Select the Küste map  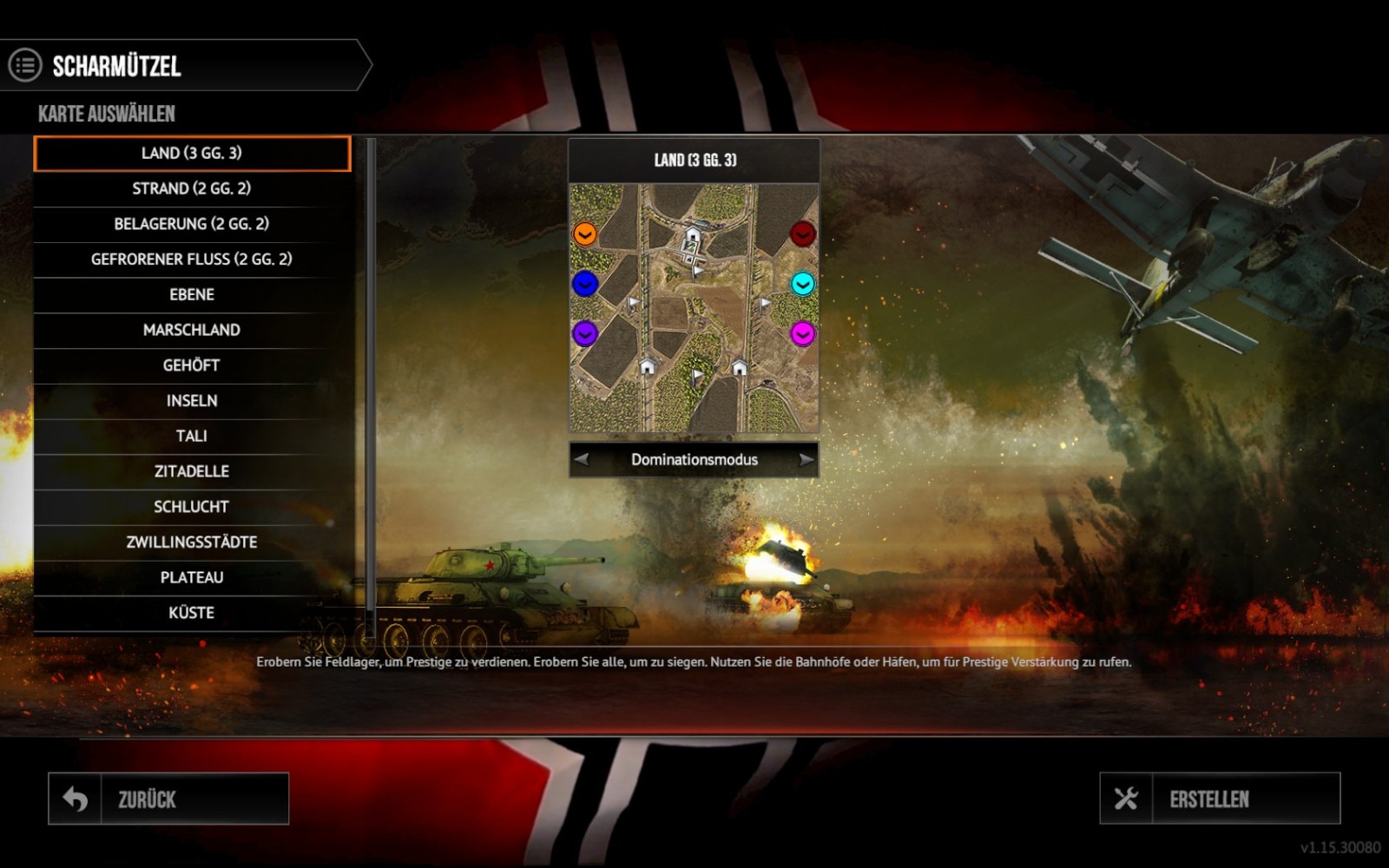pyautogui.click(x=192, y=613)
